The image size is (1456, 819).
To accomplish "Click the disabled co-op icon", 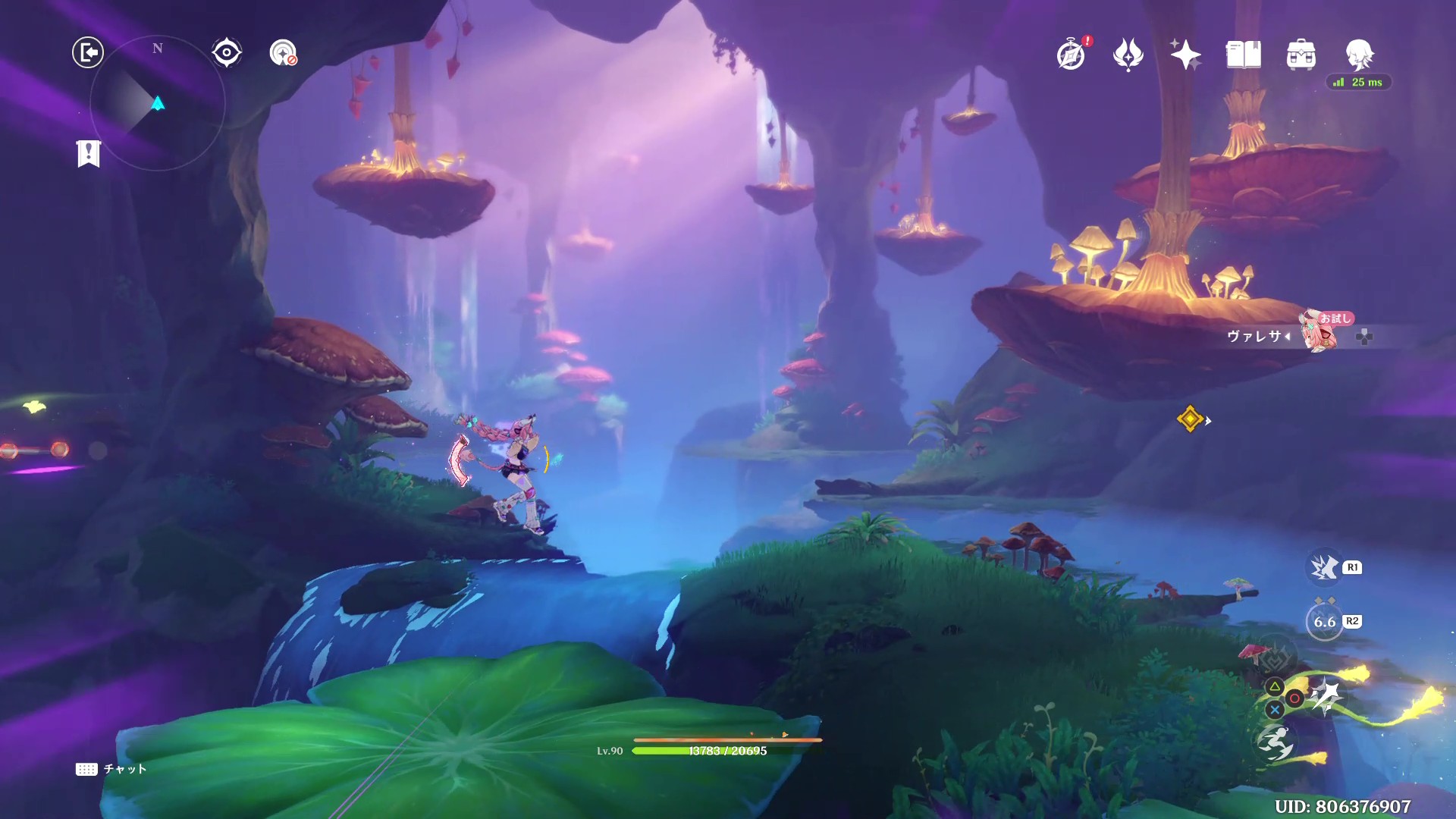I will [284, 53].
